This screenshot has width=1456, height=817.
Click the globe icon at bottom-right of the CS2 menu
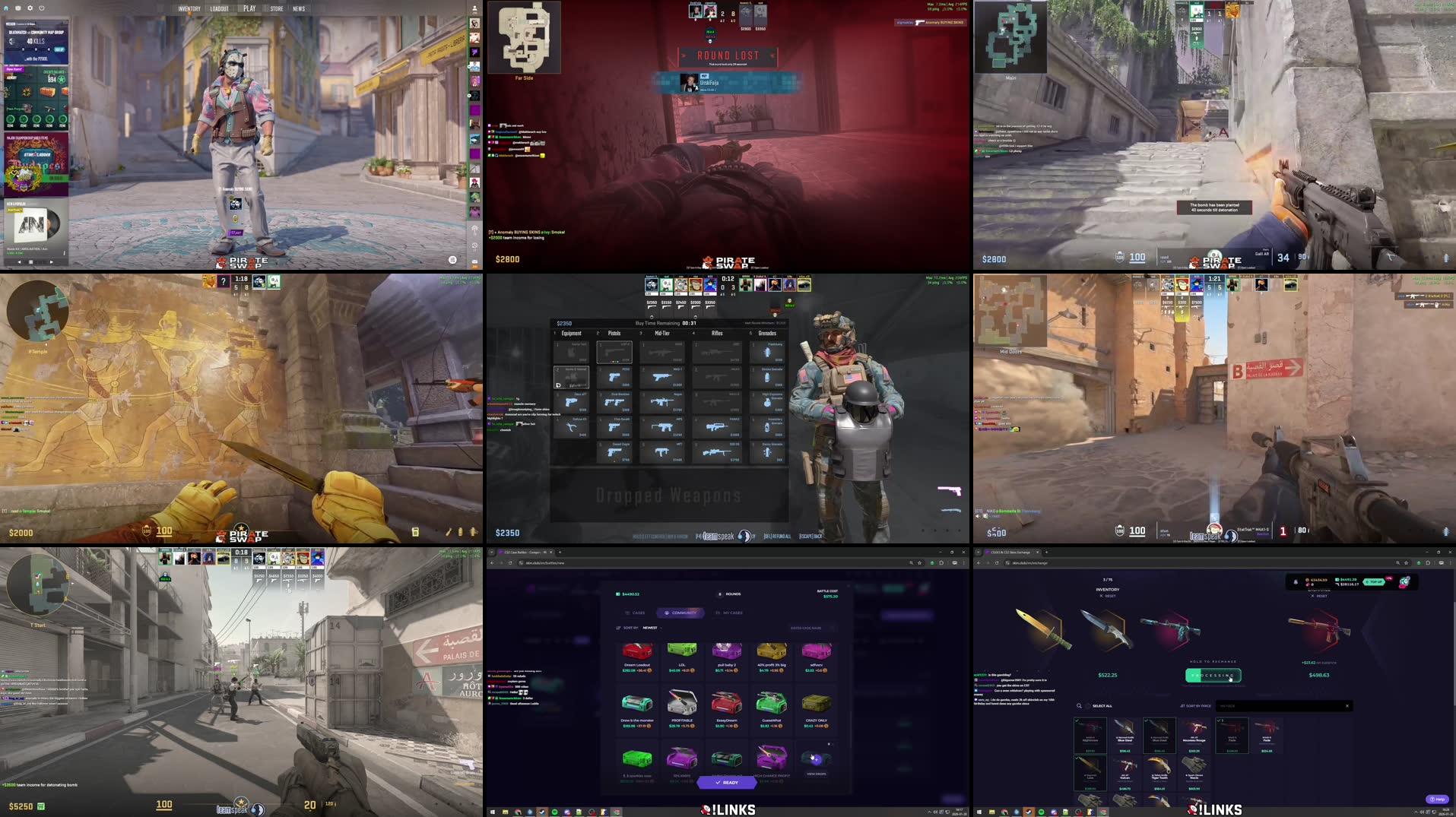pos(452,260)
